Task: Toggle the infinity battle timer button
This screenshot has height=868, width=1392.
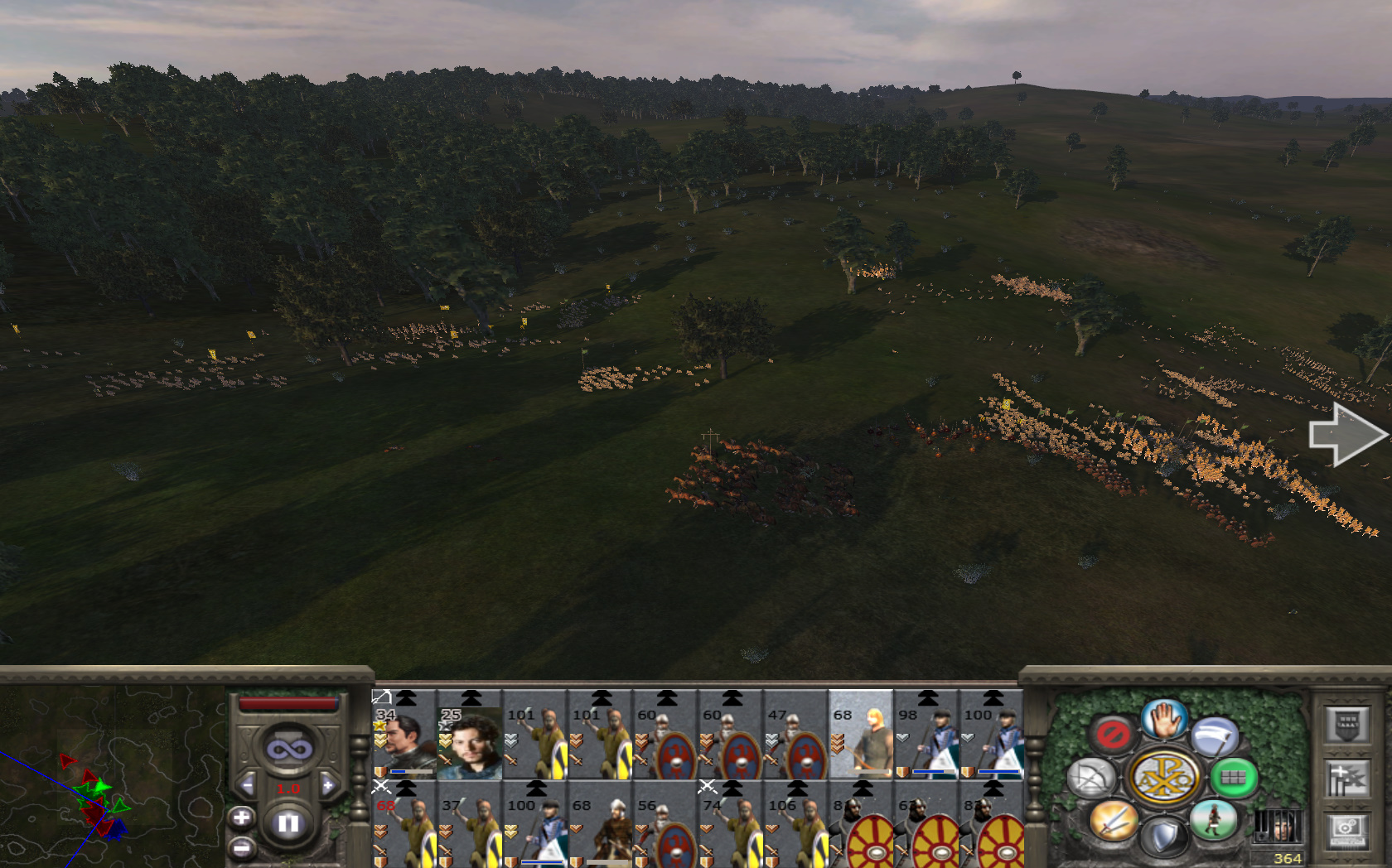Action: click(x=288, y=750)
